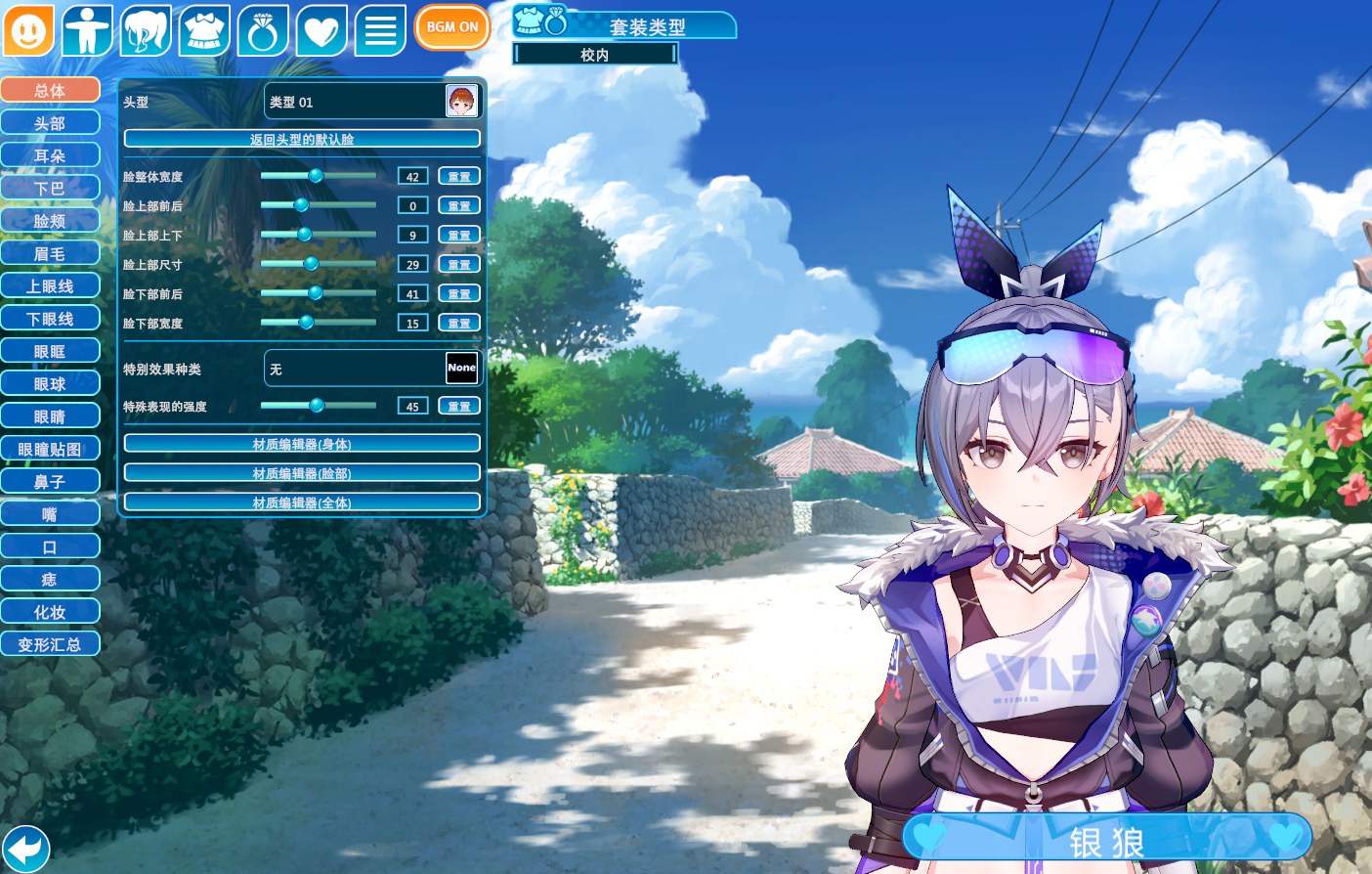The image size is (1372, 874).
Task: Adjust the 脸整体宽度 slider
Action: [x=316, y=176]
